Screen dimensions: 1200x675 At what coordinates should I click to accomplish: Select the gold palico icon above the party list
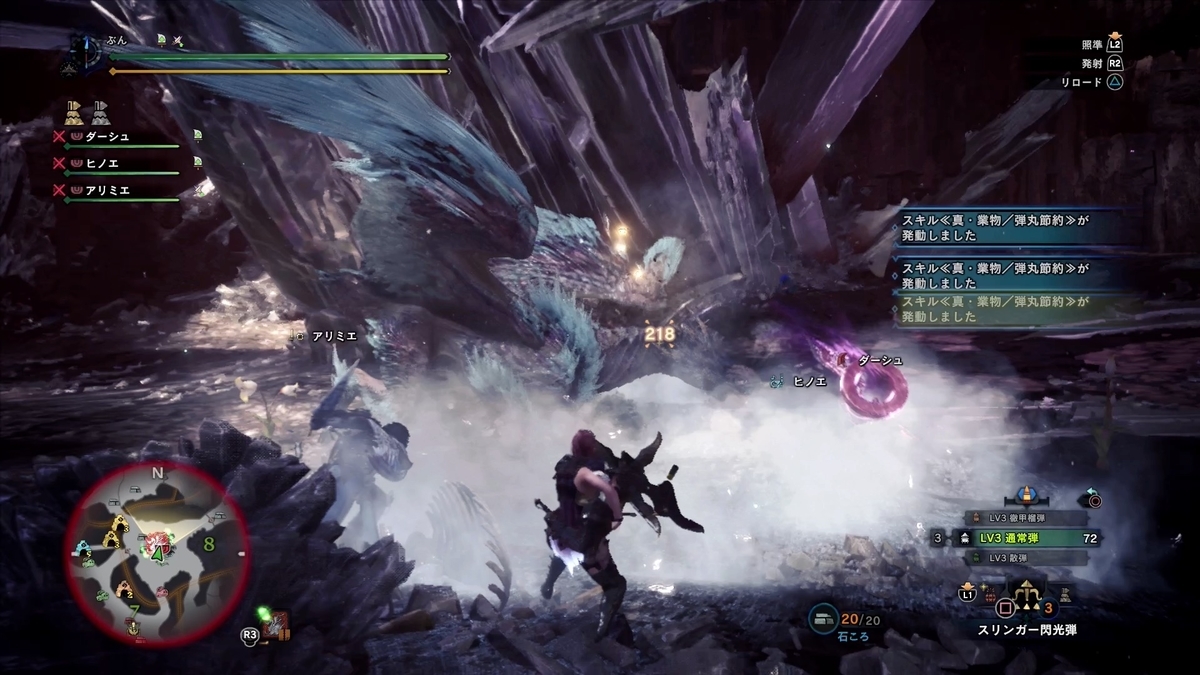point(74,110)
